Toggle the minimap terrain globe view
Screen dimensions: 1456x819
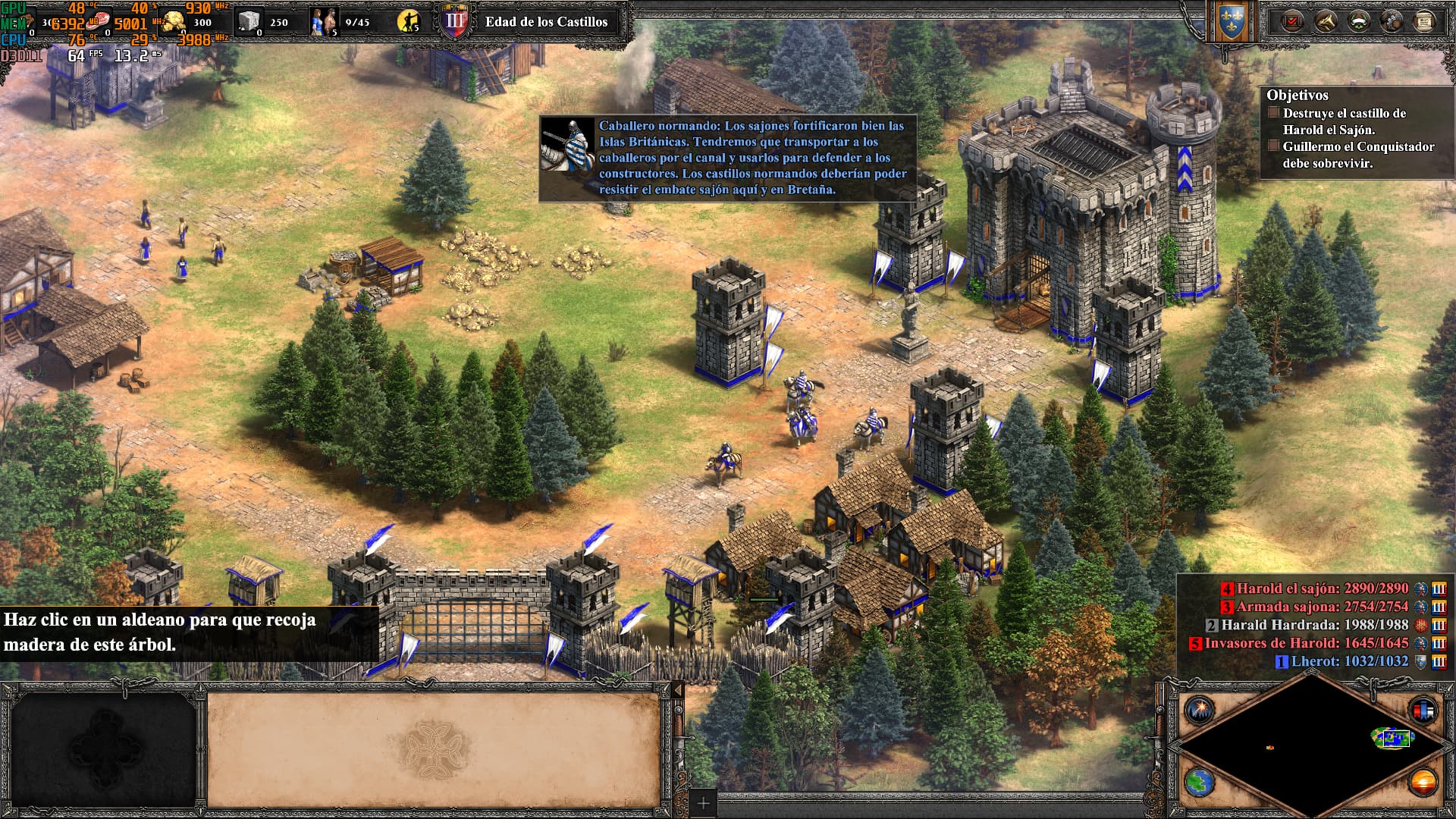[x=1200, y=783]
